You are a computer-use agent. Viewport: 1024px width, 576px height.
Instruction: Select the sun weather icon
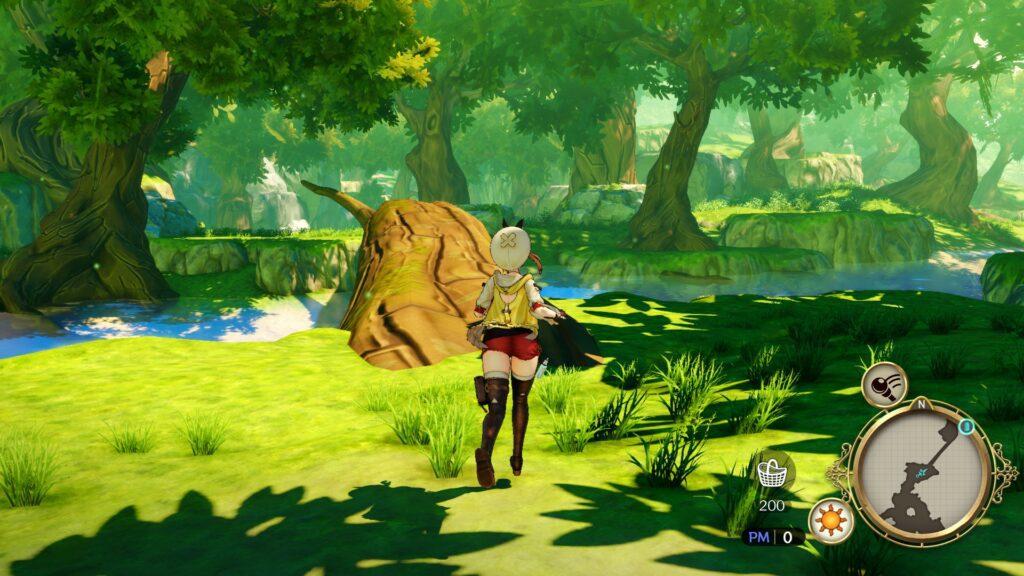tap(830, 521)
